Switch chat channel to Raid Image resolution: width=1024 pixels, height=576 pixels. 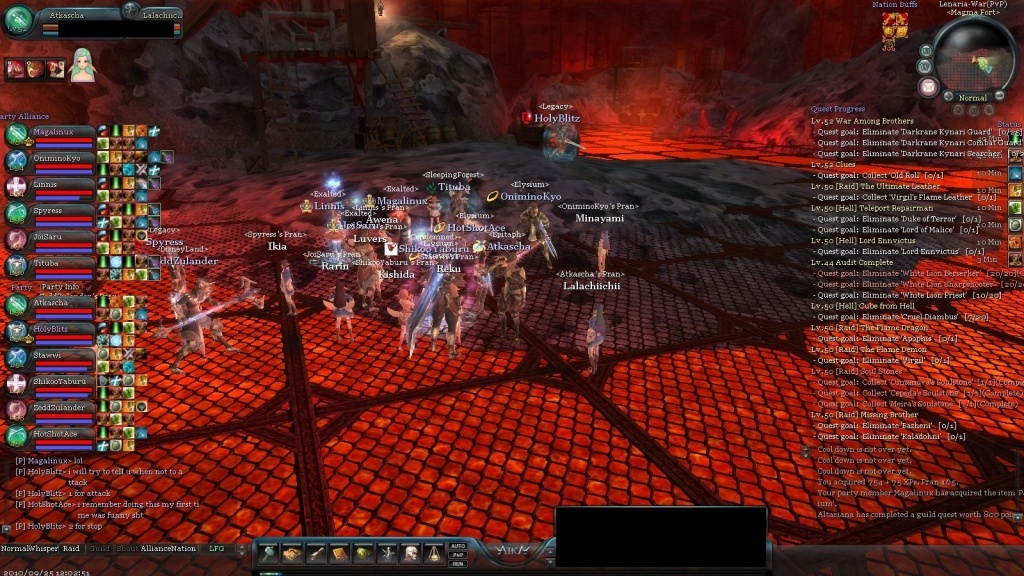point(71,548)
